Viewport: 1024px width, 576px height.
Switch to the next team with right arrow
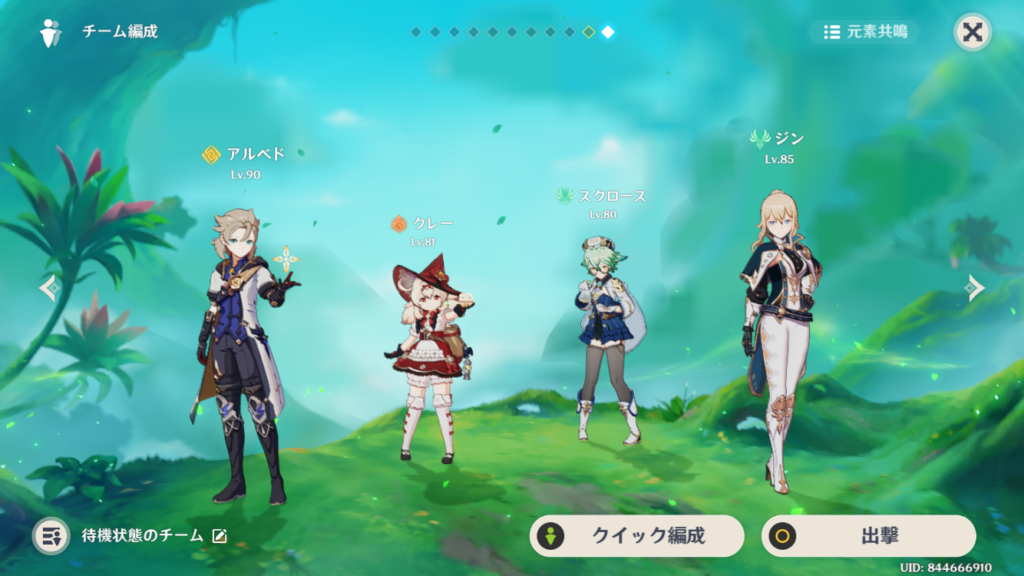point(975,288)
